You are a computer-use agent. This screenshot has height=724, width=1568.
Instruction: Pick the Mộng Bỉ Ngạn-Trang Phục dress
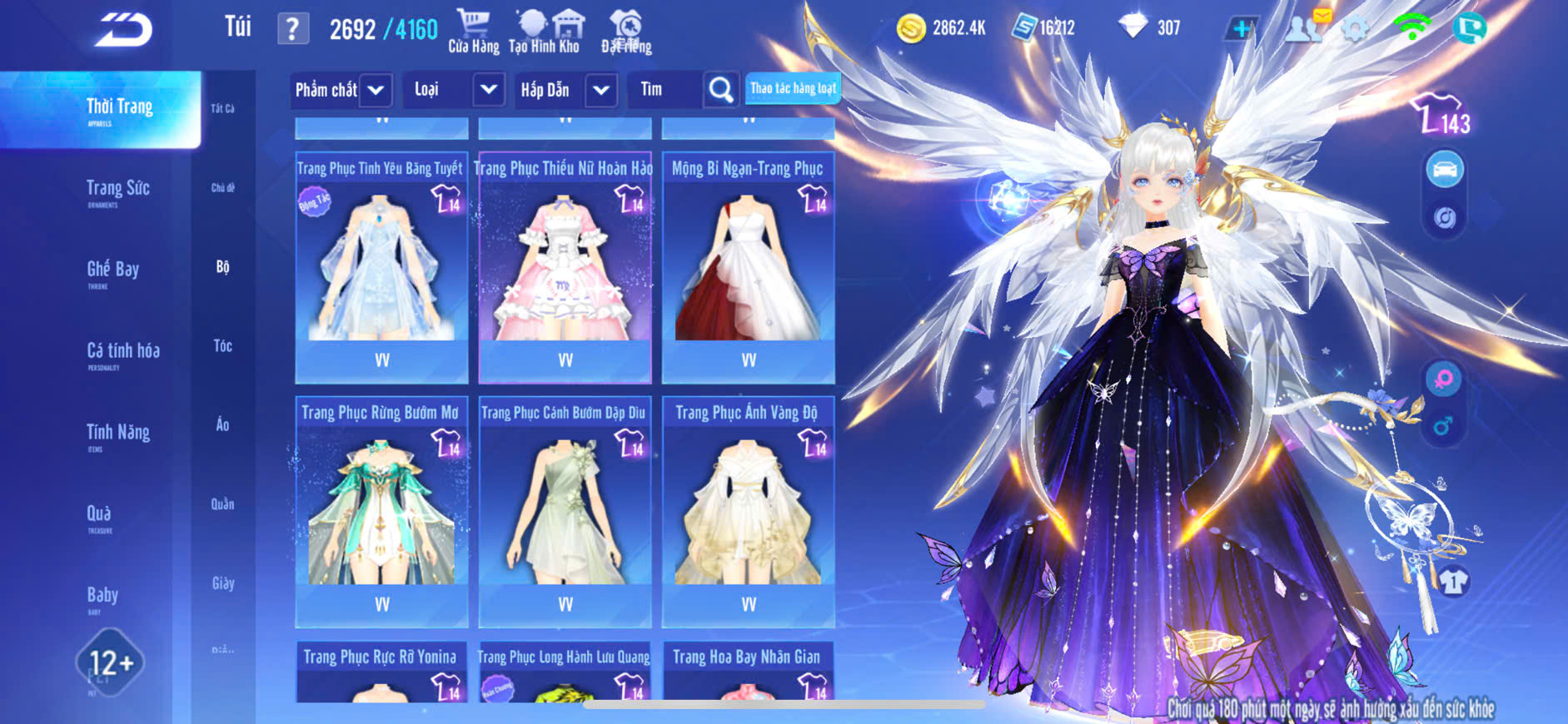click(748, 266)
